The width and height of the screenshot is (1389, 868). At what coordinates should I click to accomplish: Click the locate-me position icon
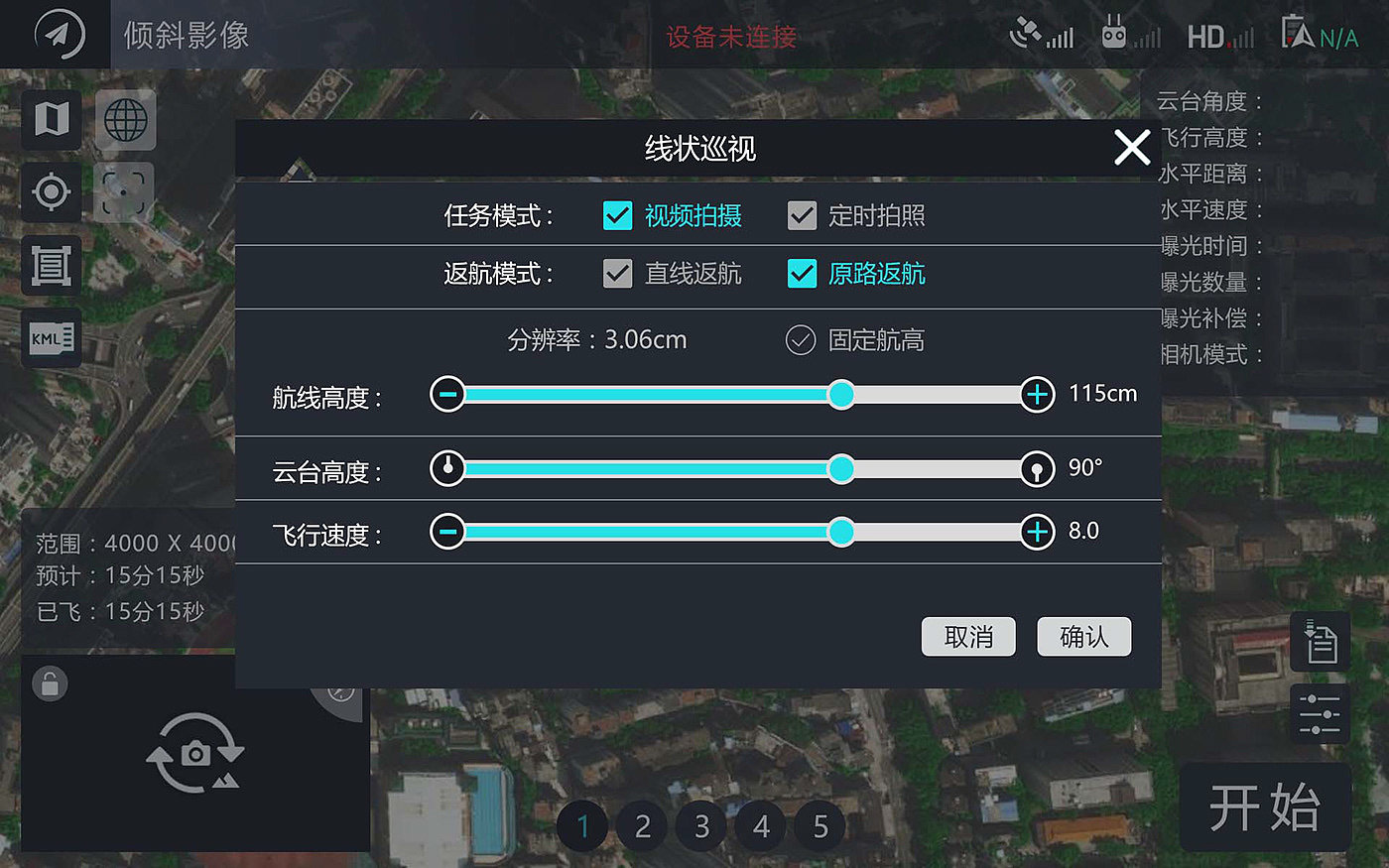click(x=51, y=192)
